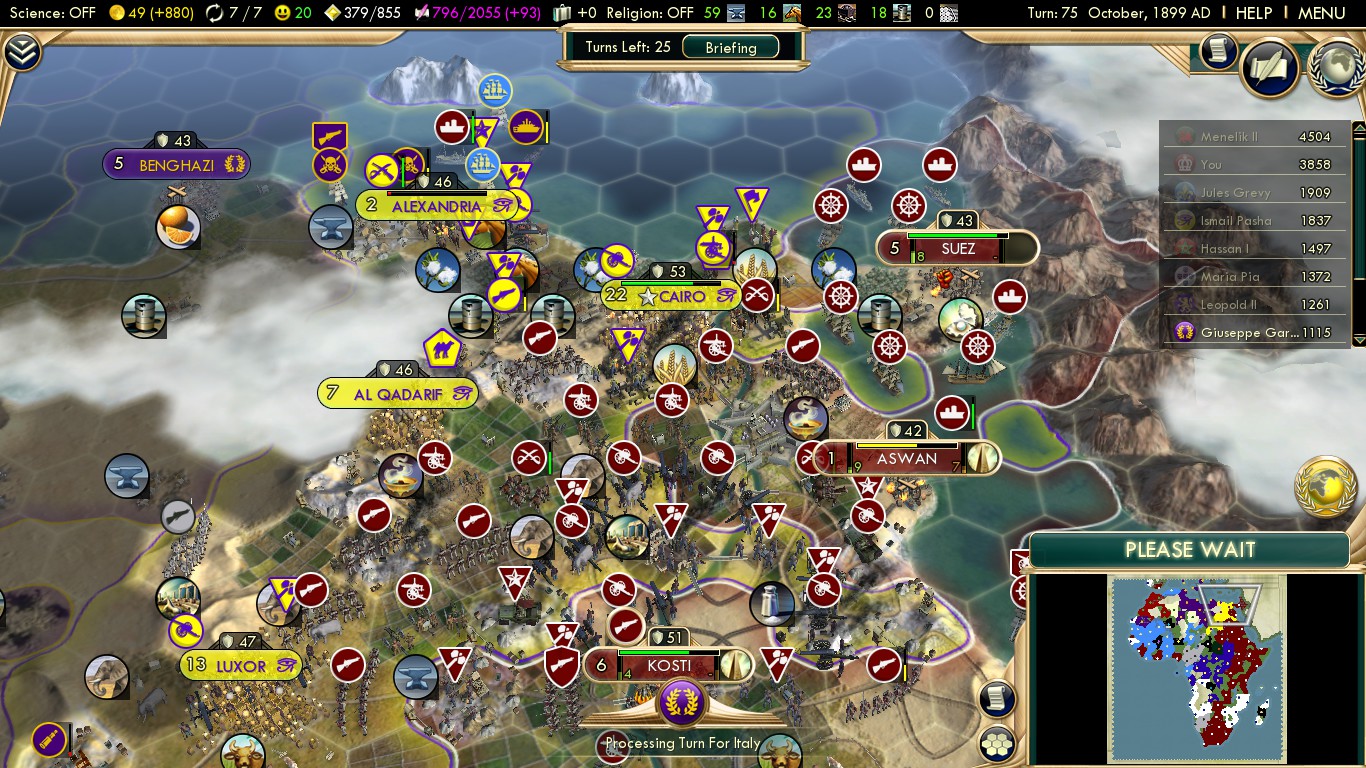Select the Alexandria city banner
The image size is (1366, 768).
pyautogui.click(x=436, y=206)
